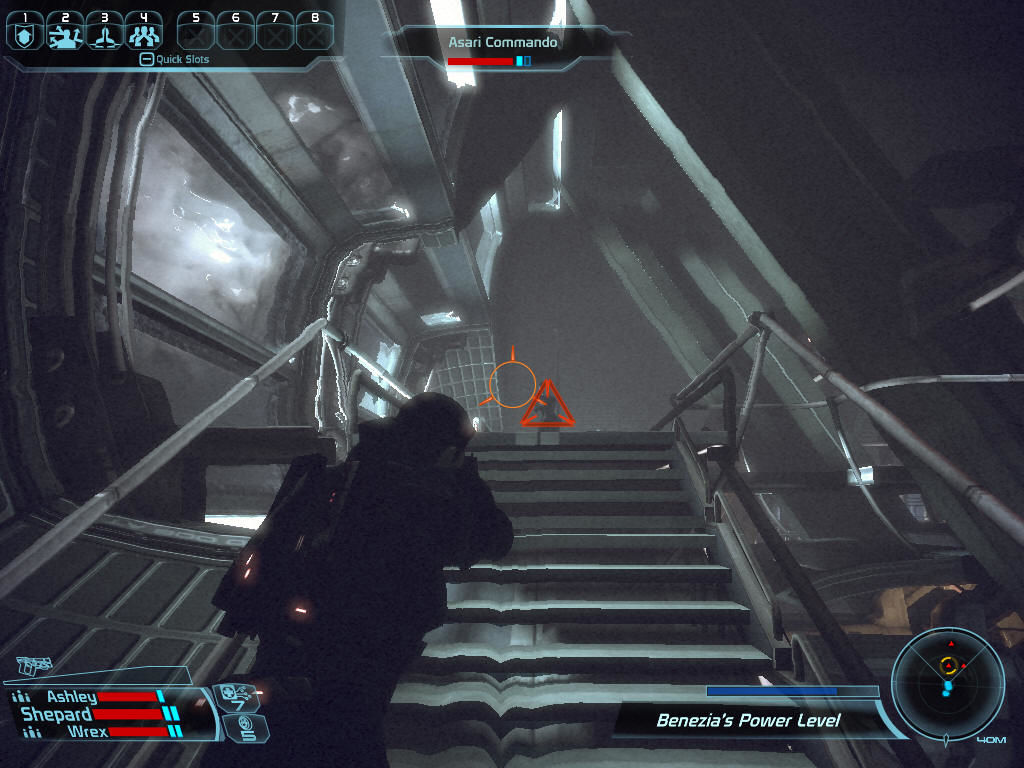This screenshot has height=768, width=1024.
Task: Select the three-squad-members icon in slot 4
Action: pos(145,35)
